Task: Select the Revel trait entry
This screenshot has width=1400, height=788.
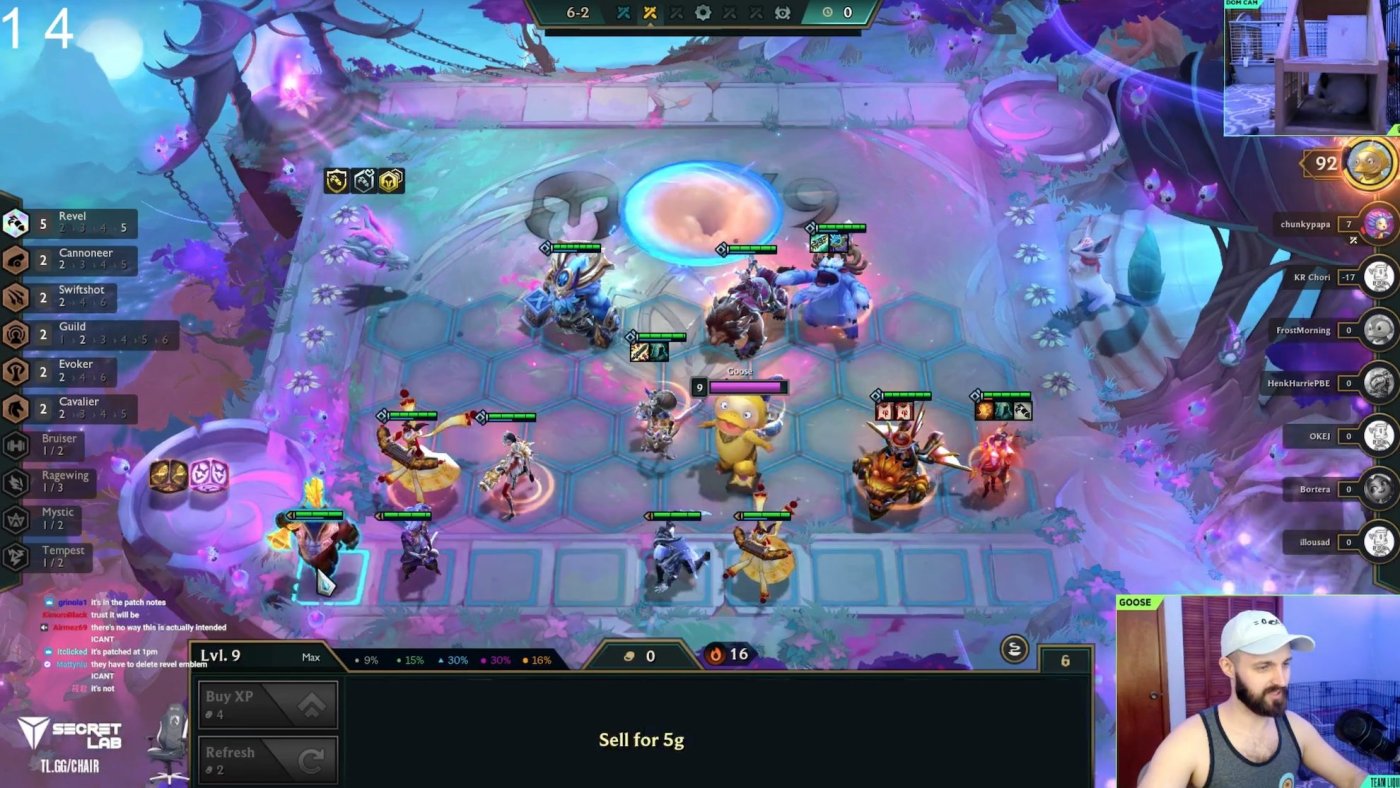Action: (70, 223)
